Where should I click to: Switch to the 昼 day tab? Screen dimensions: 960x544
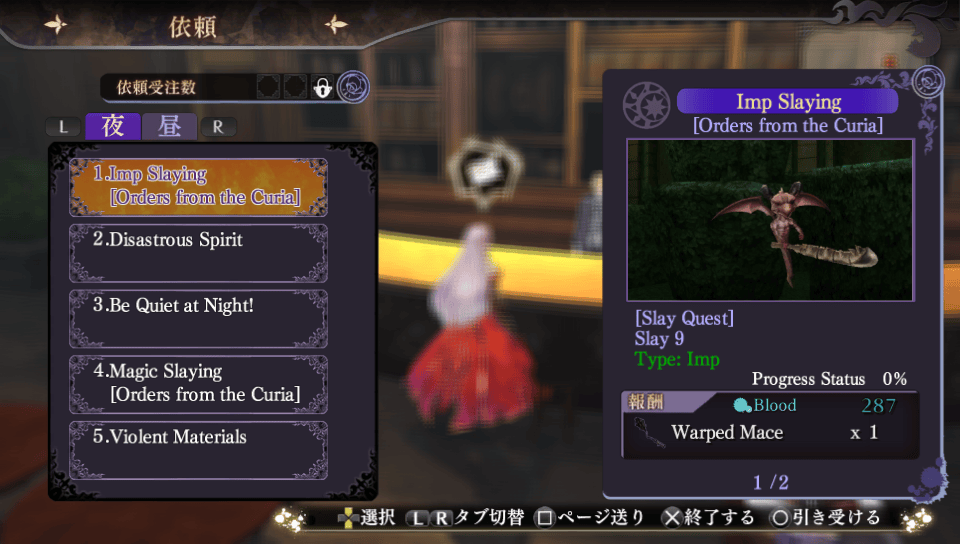[169, 127]
